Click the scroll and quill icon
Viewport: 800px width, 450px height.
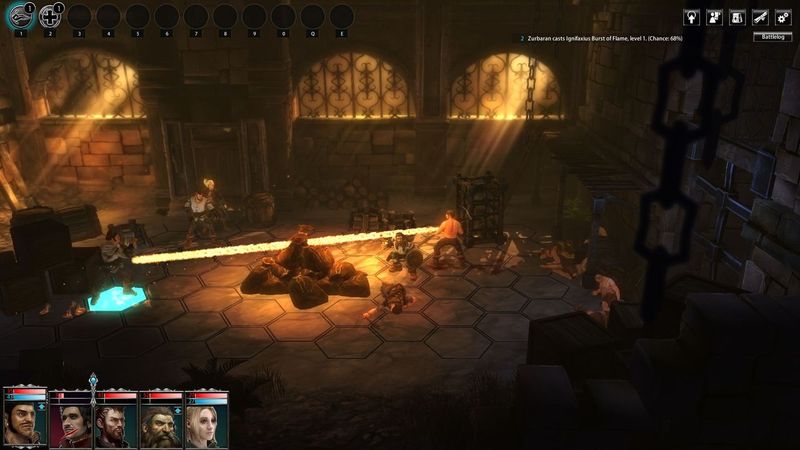760,17
